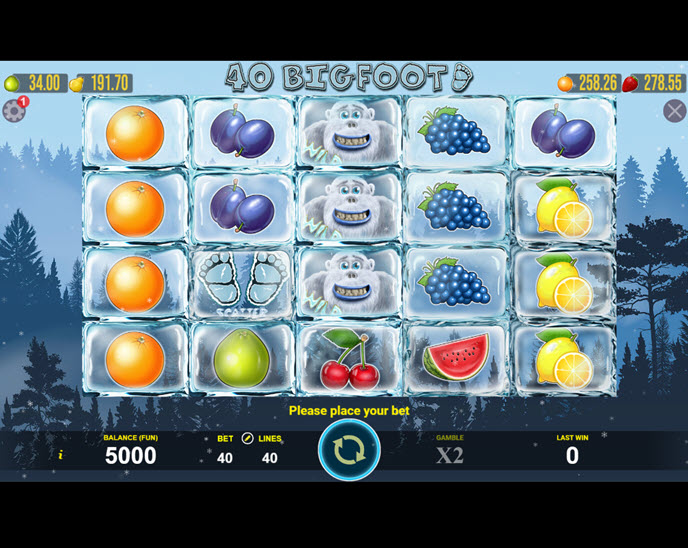Image resolution: width=688 pixels, height=548 pixels.
Task: Spin the reels with the circular arrows button
Action: pyautogui.click(x=349, y=450)
